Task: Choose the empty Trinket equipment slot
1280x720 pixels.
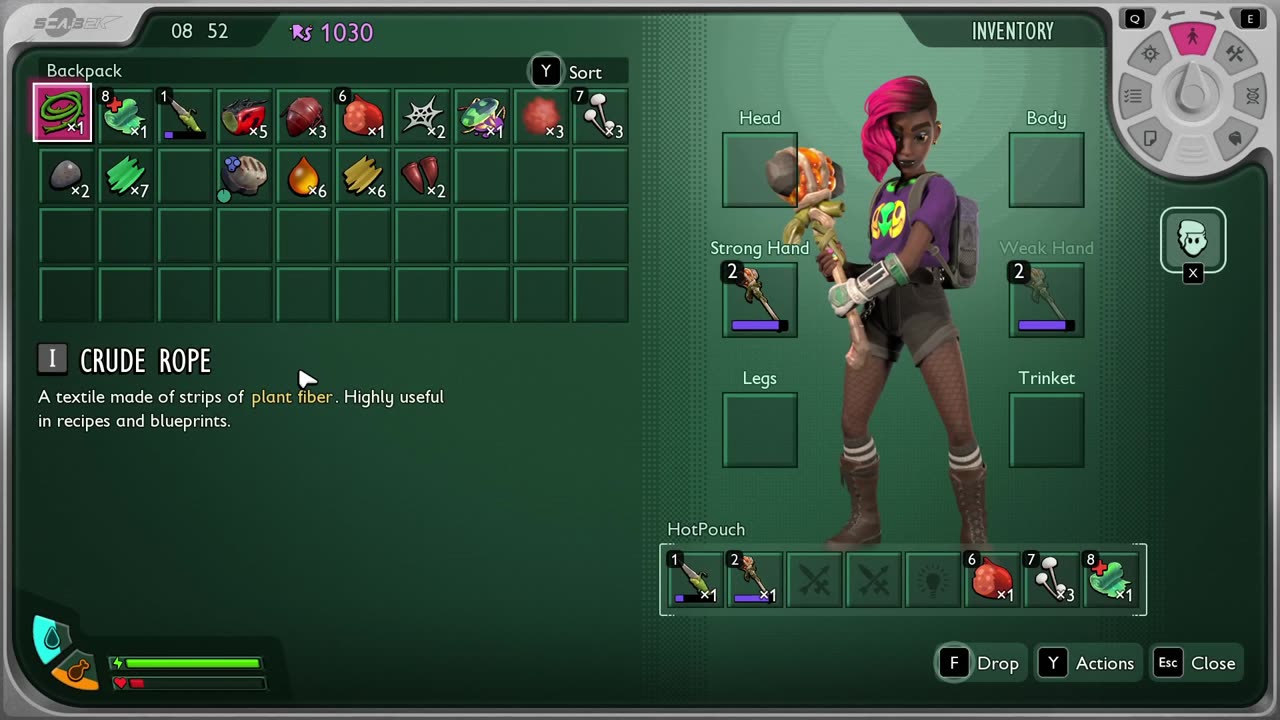Action: (1046, 430)
